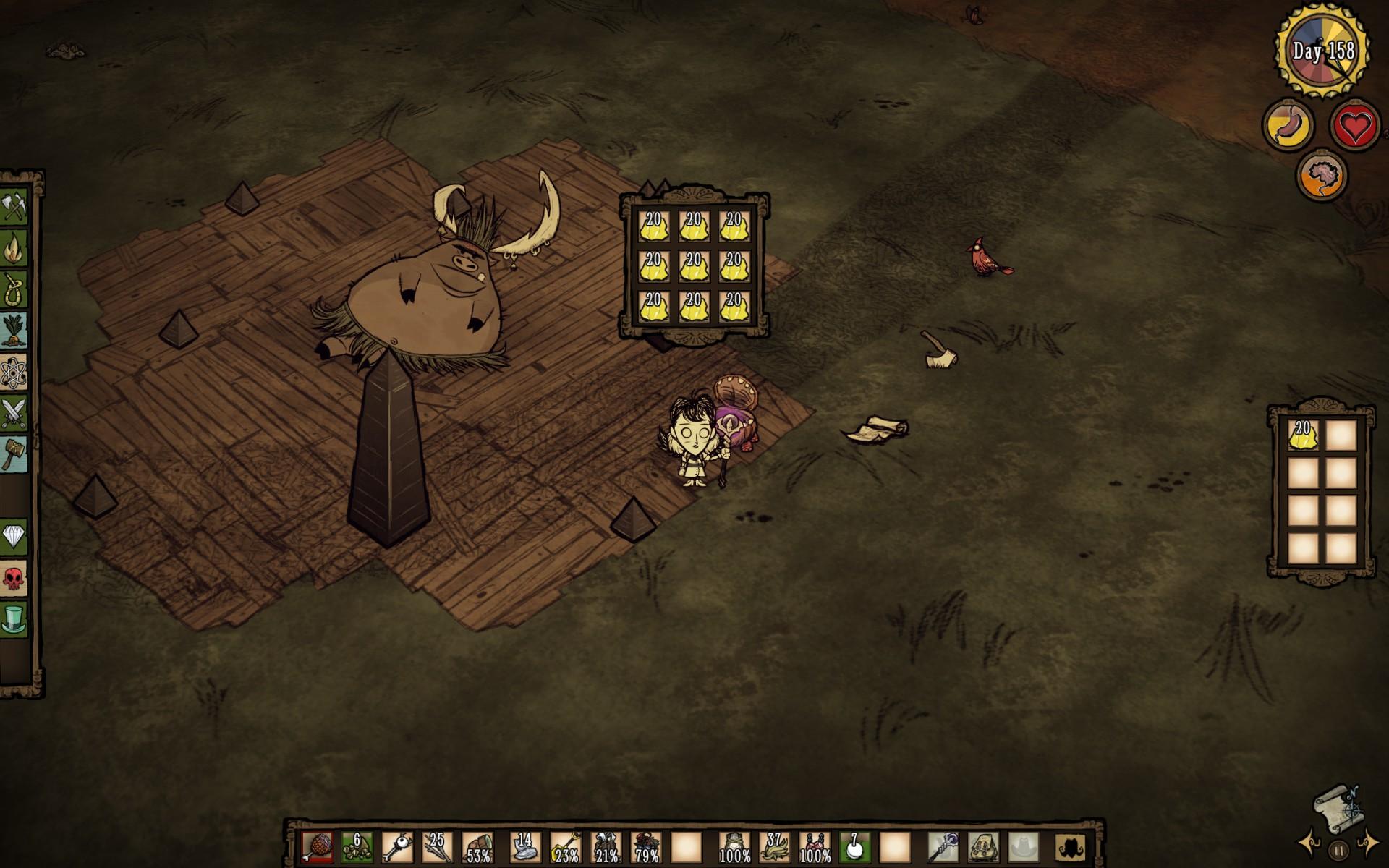
Task: Open the Tools crafting tab
Action: 14,208
